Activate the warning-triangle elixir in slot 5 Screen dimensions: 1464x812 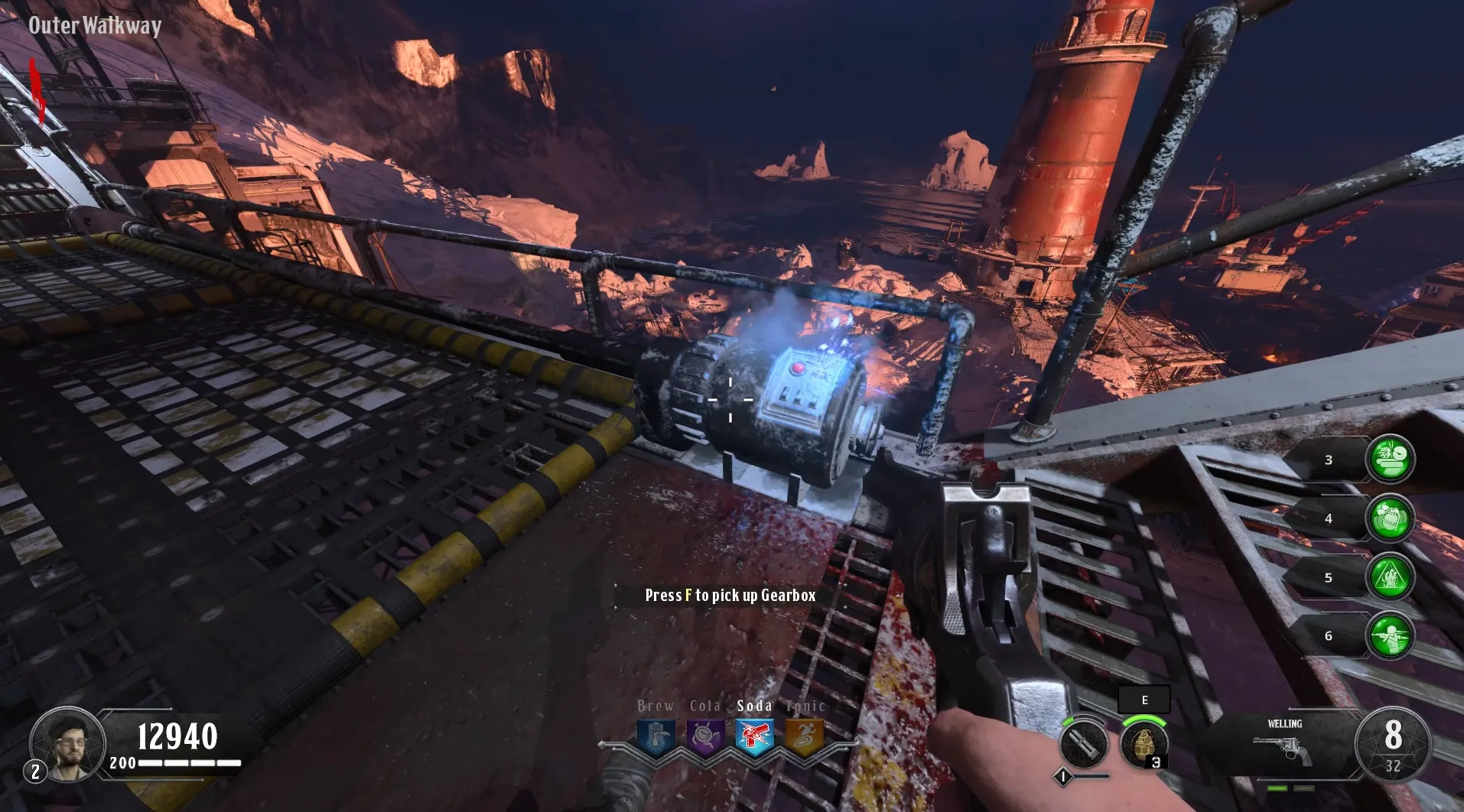[1390, 577]
